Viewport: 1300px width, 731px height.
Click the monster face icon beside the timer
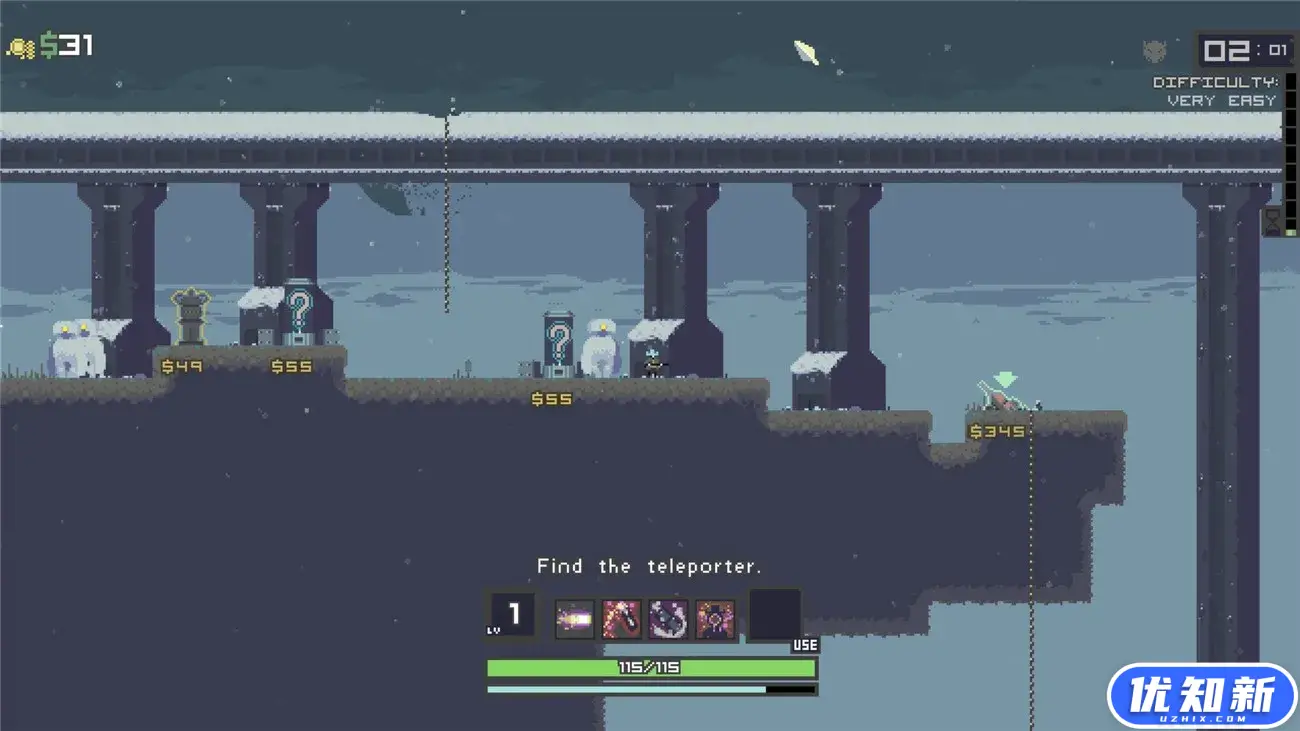(1154, 50)
